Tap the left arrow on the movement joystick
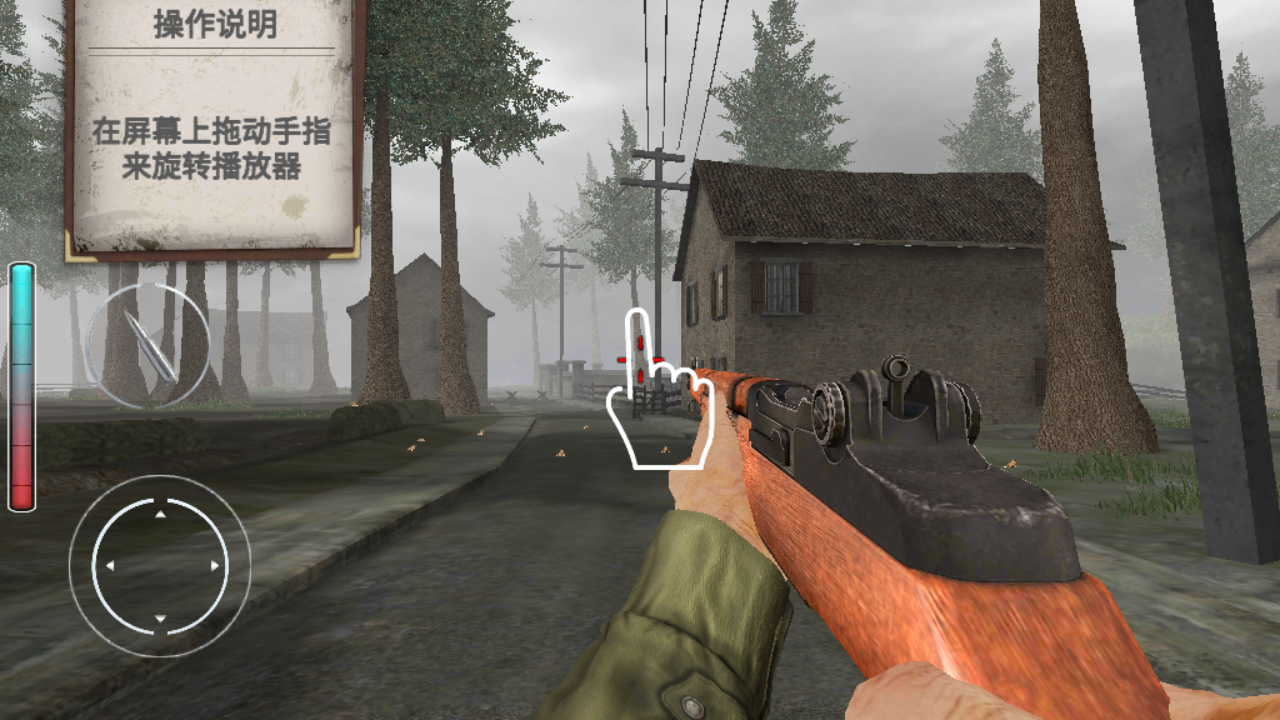The height and width of the screenshot is (720, 1280). (x=110, y=566)
